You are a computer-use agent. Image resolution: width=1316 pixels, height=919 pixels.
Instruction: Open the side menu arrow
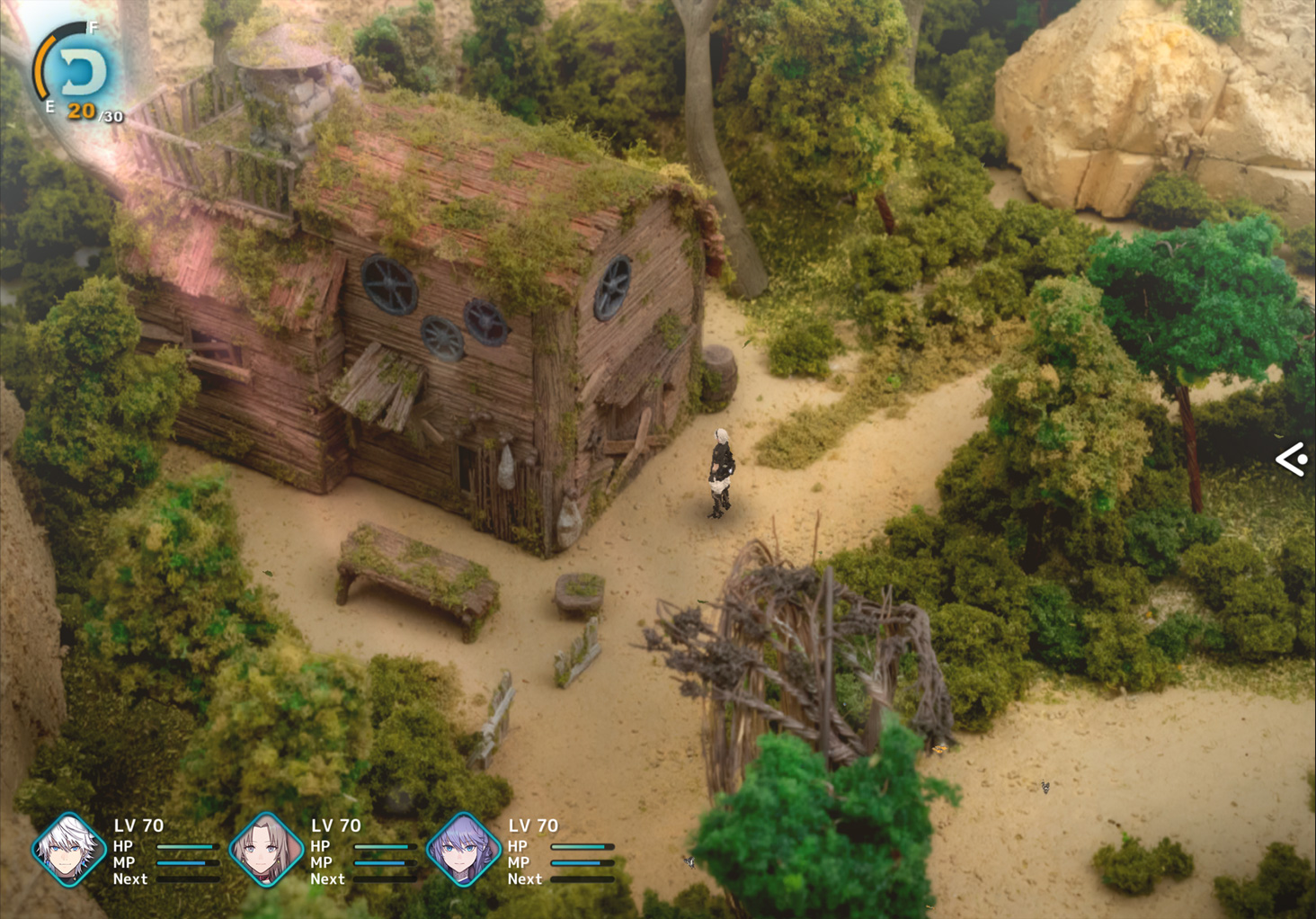(1292, 459)
